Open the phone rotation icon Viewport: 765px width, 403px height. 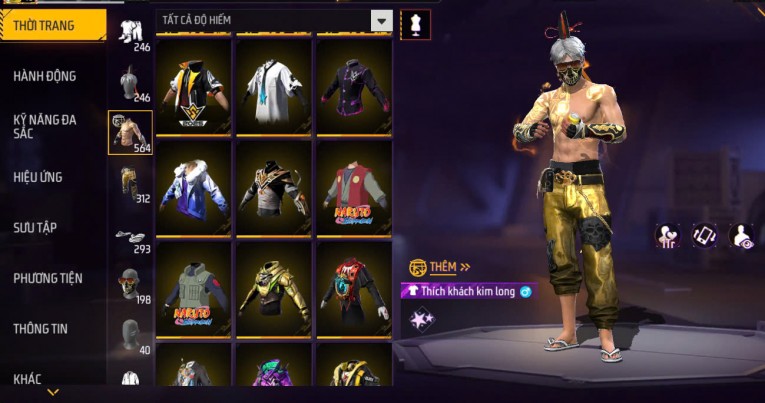(x=706, y=235)
